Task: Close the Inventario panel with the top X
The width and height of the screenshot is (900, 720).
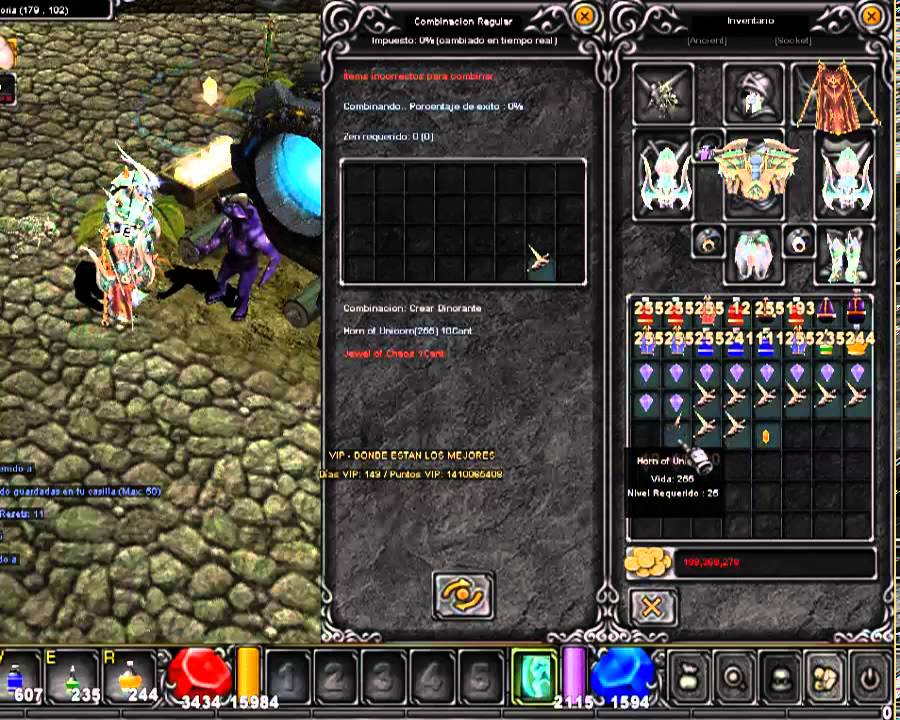Action: pos(872,17)
